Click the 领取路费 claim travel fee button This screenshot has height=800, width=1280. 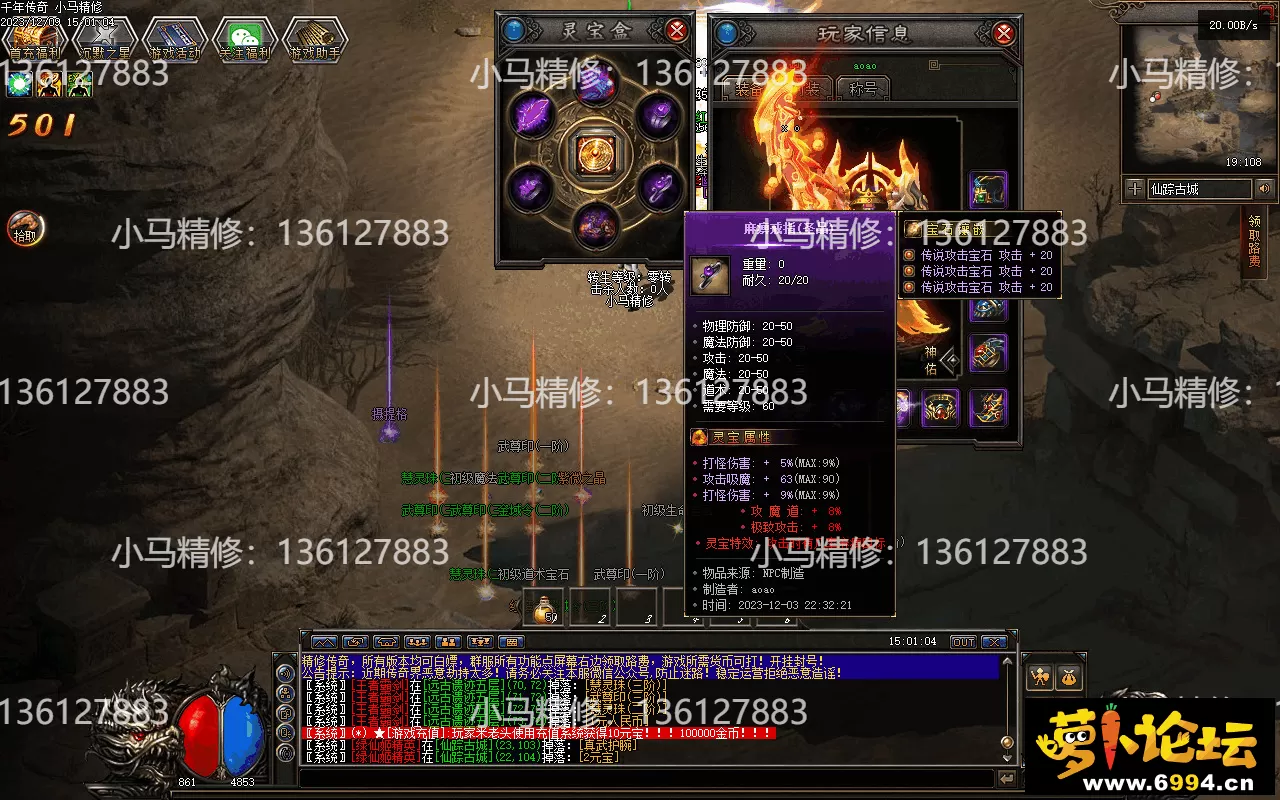point(1254,241)
